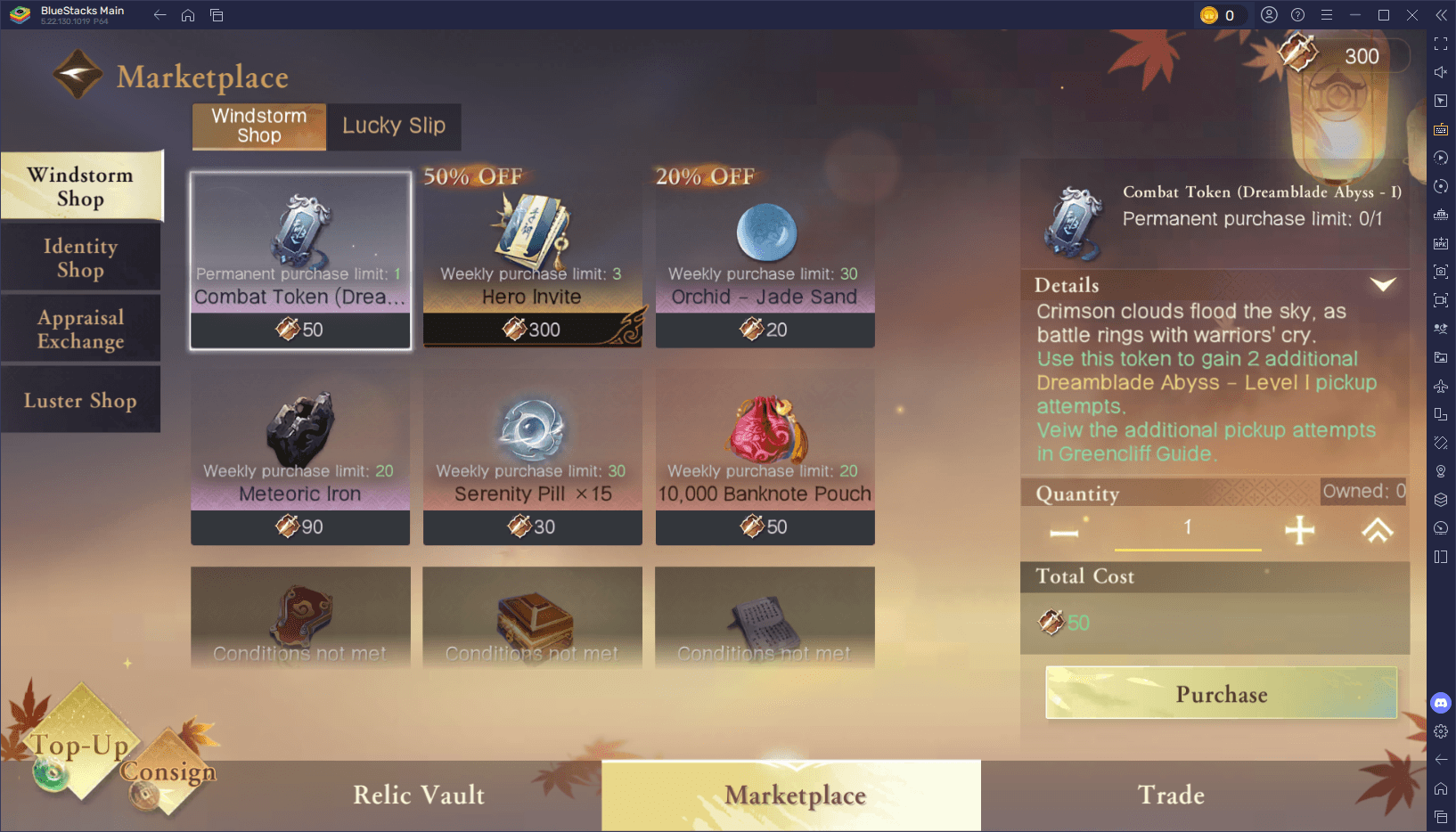Click the collapse sidebar double-arrow in title bar
This screenshot has width=1456, height=832.
(x=1441, y=14)
